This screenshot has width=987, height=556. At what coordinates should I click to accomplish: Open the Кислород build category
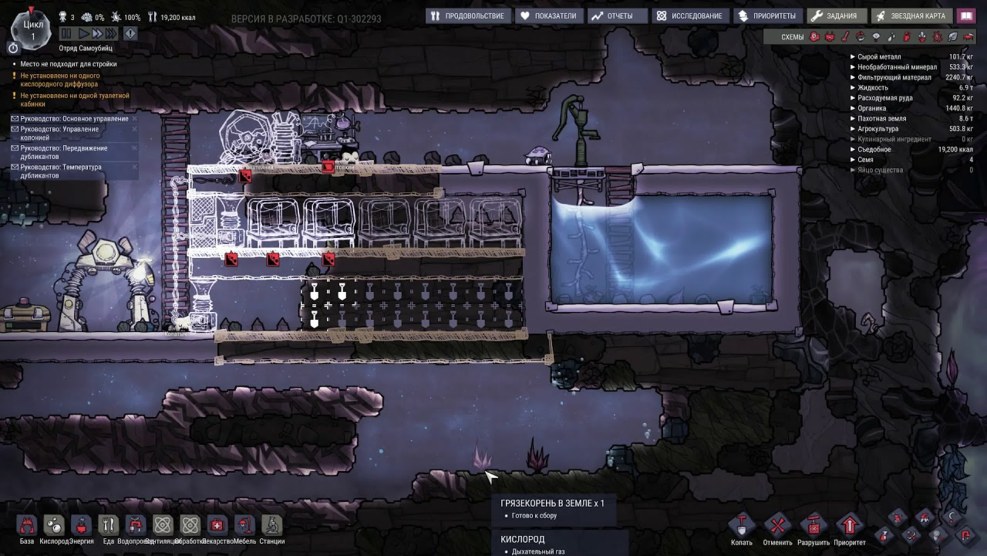[54, 525]
